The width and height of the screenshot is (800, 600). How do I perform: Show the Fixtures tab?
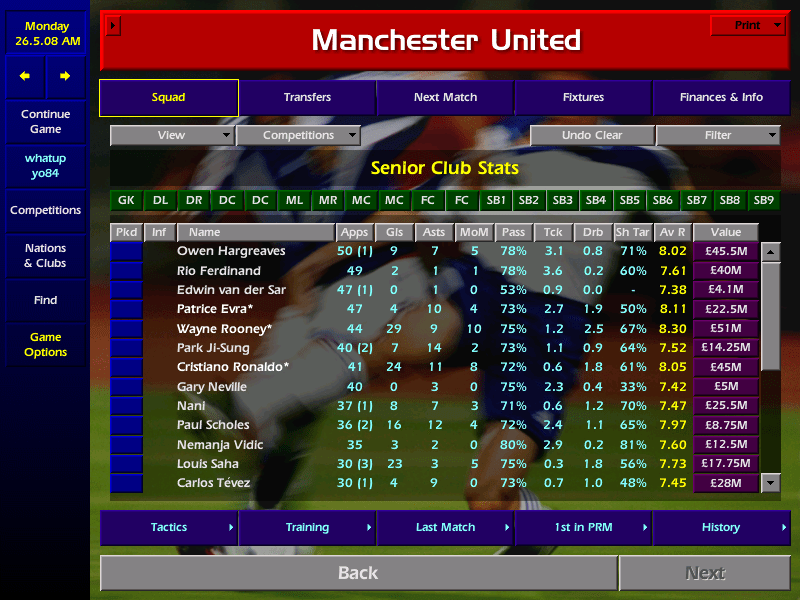583,98
